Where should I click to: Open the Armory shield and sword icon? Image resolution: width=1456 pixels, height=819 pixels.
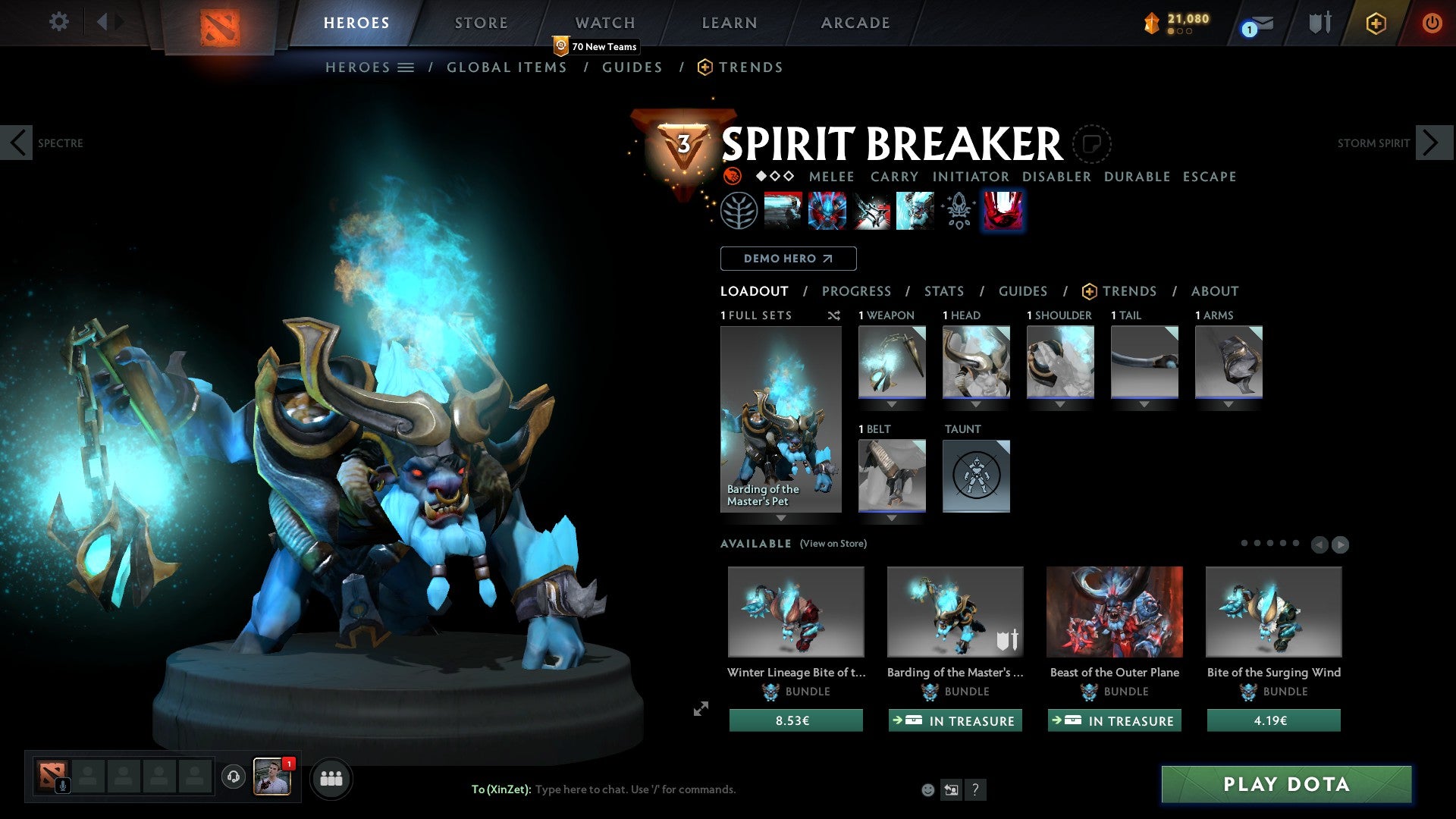coord(1319,23)
